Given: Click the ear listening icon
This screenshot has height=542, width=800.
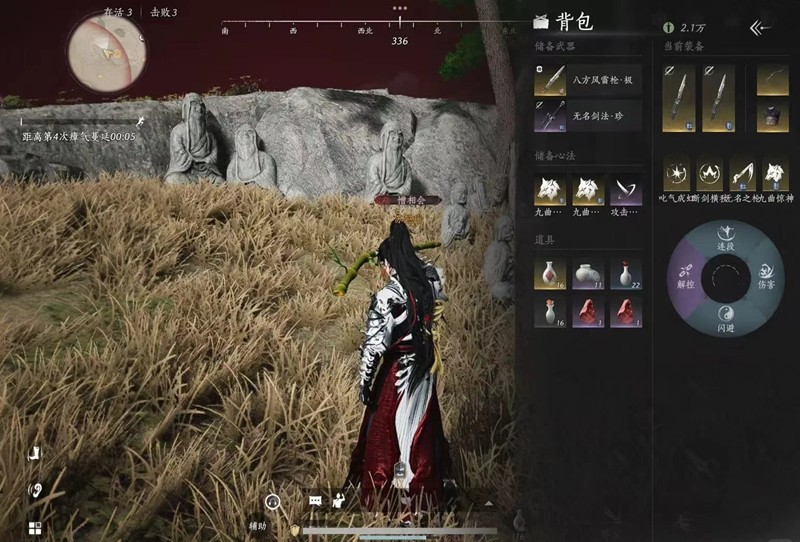Looking at the screenshot, I should 35,491.
